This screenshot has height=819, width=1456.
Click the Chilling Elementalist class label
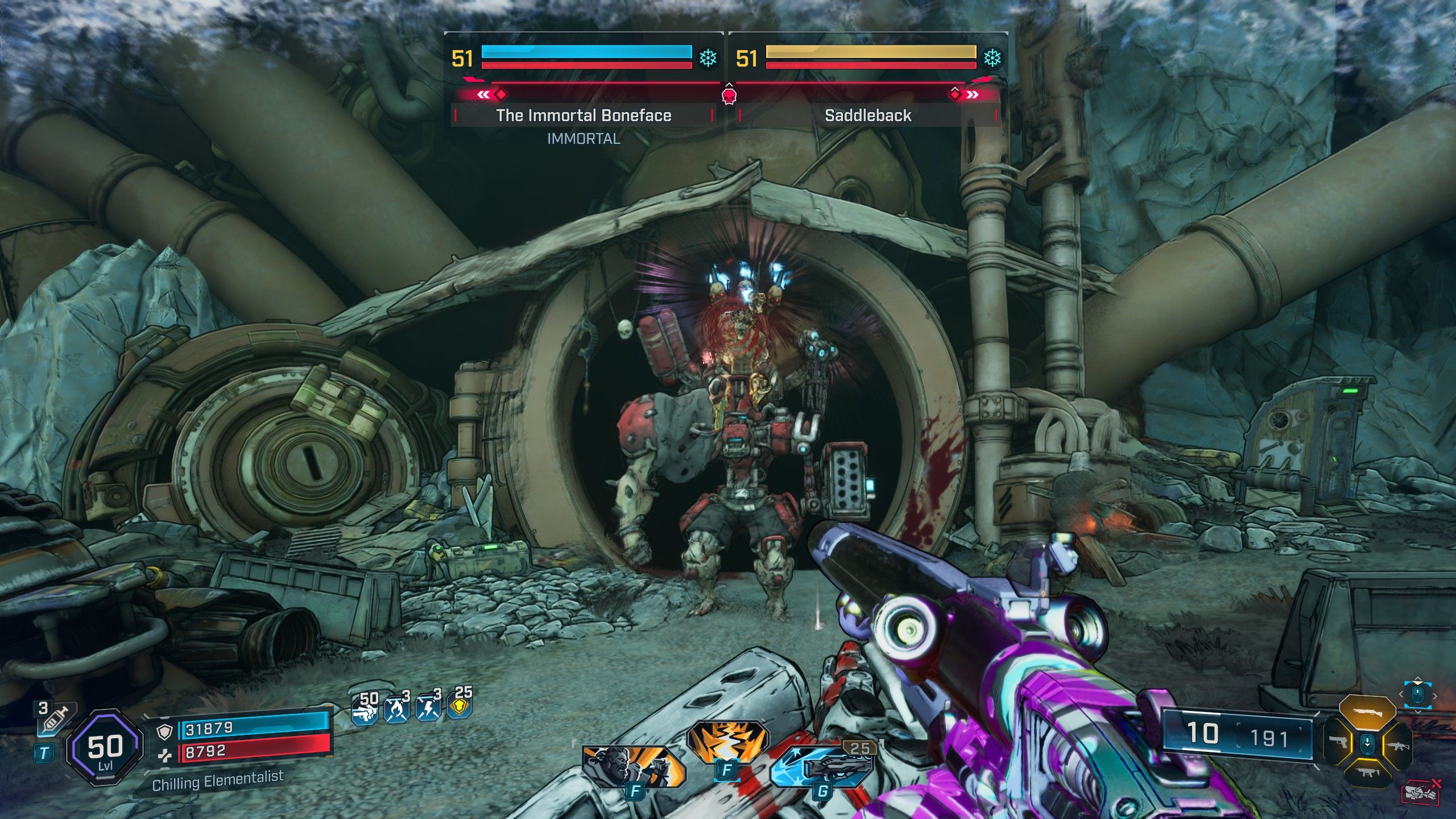[218, 781]
